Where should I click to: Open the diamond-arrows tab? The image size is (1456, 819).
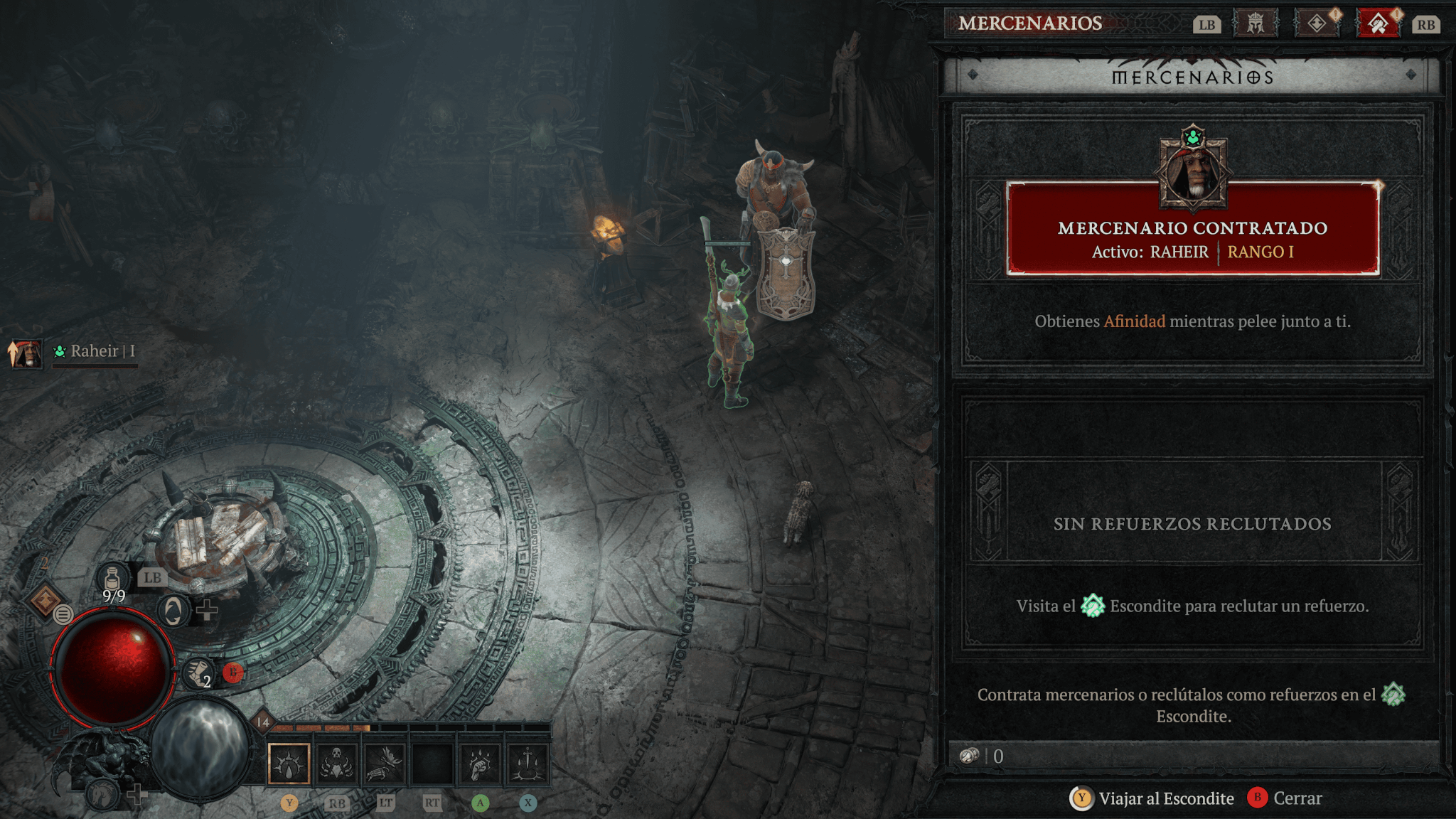(x=1317, y=23)
